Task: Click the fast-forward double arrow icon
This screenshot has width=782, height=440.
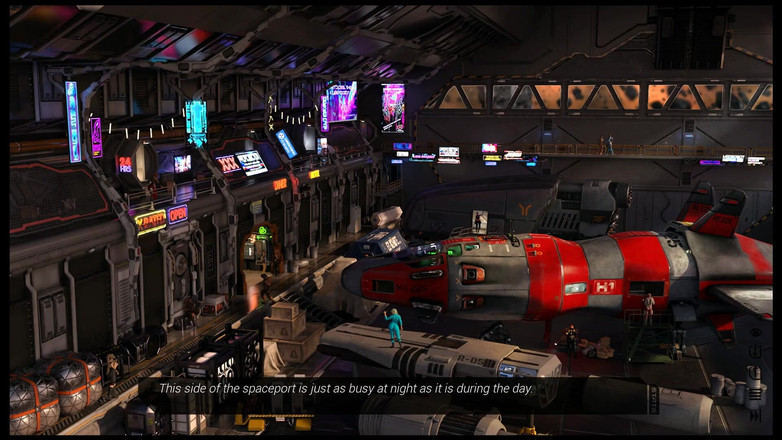Action: point(755,416)
